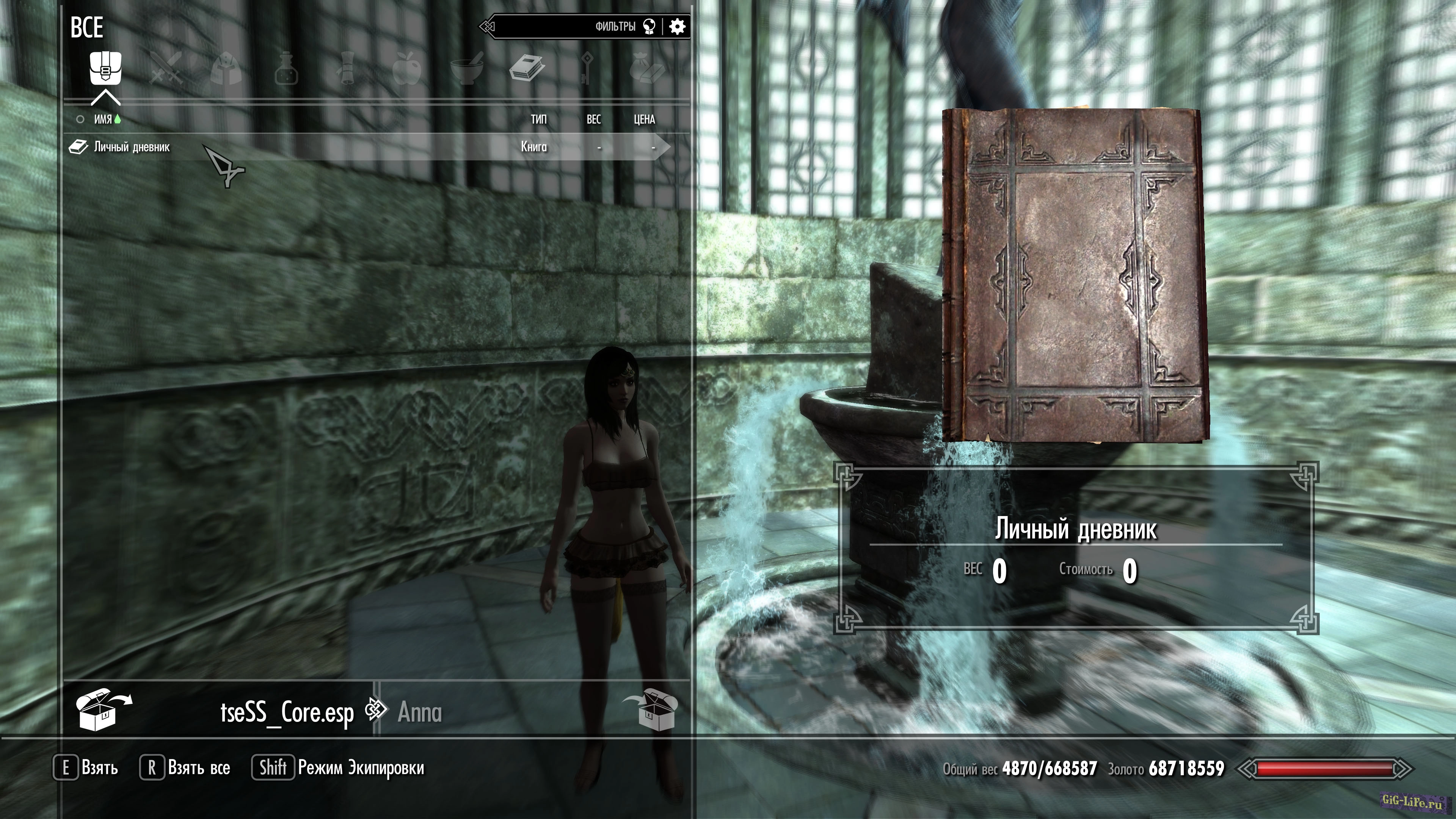The height and width of the screenshot is (819, 1456).
Task: Switch to Anna's inventory side
Action: (x=419, y=712)
